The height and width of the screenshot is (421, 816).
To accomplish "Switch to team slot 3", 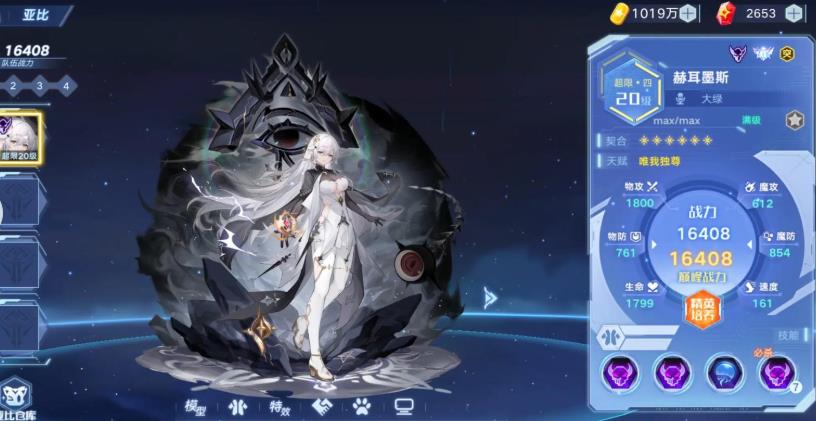I will 39,86.
